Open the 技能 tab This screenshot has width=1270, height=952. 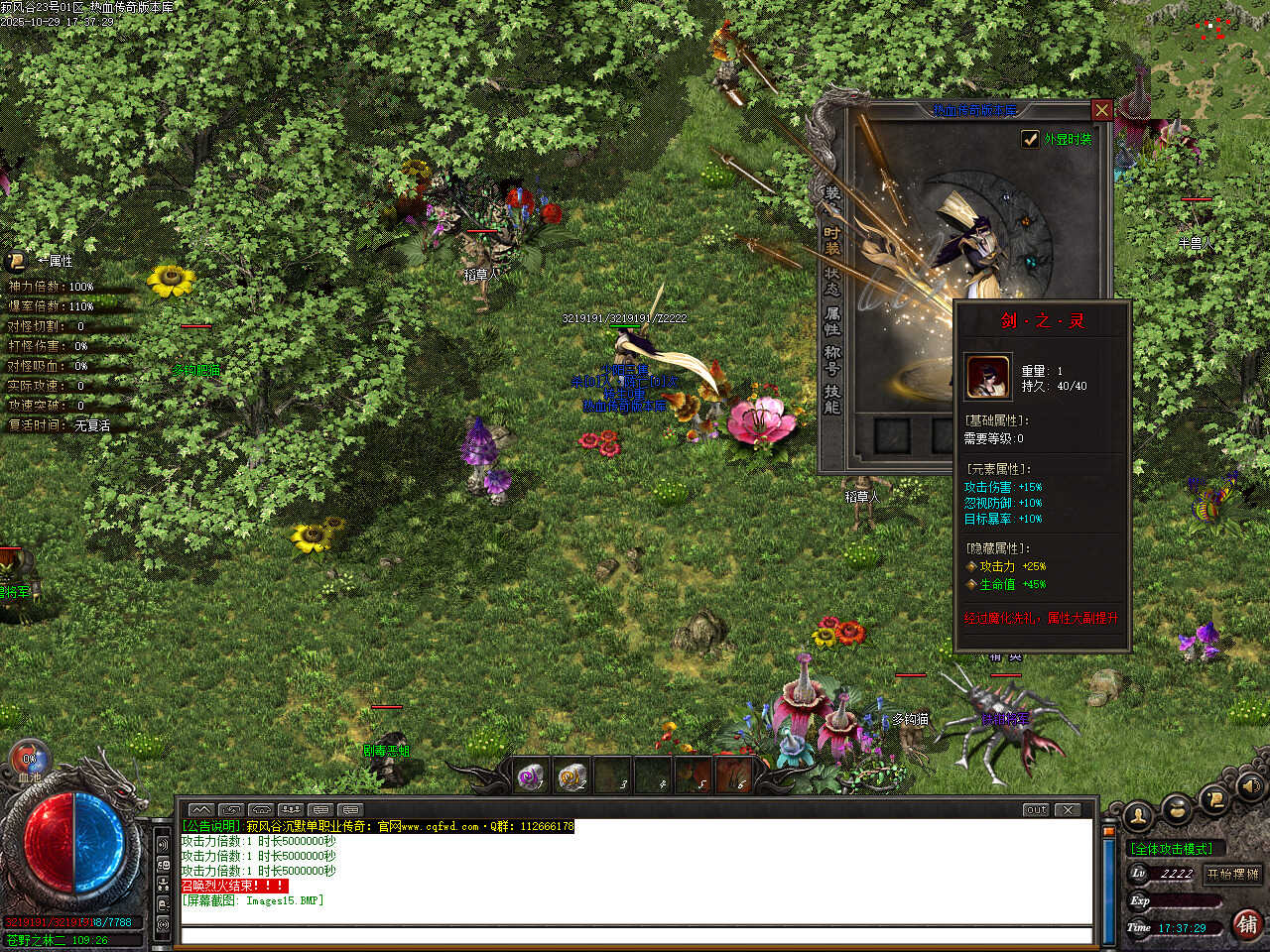[x=831, y=400]
